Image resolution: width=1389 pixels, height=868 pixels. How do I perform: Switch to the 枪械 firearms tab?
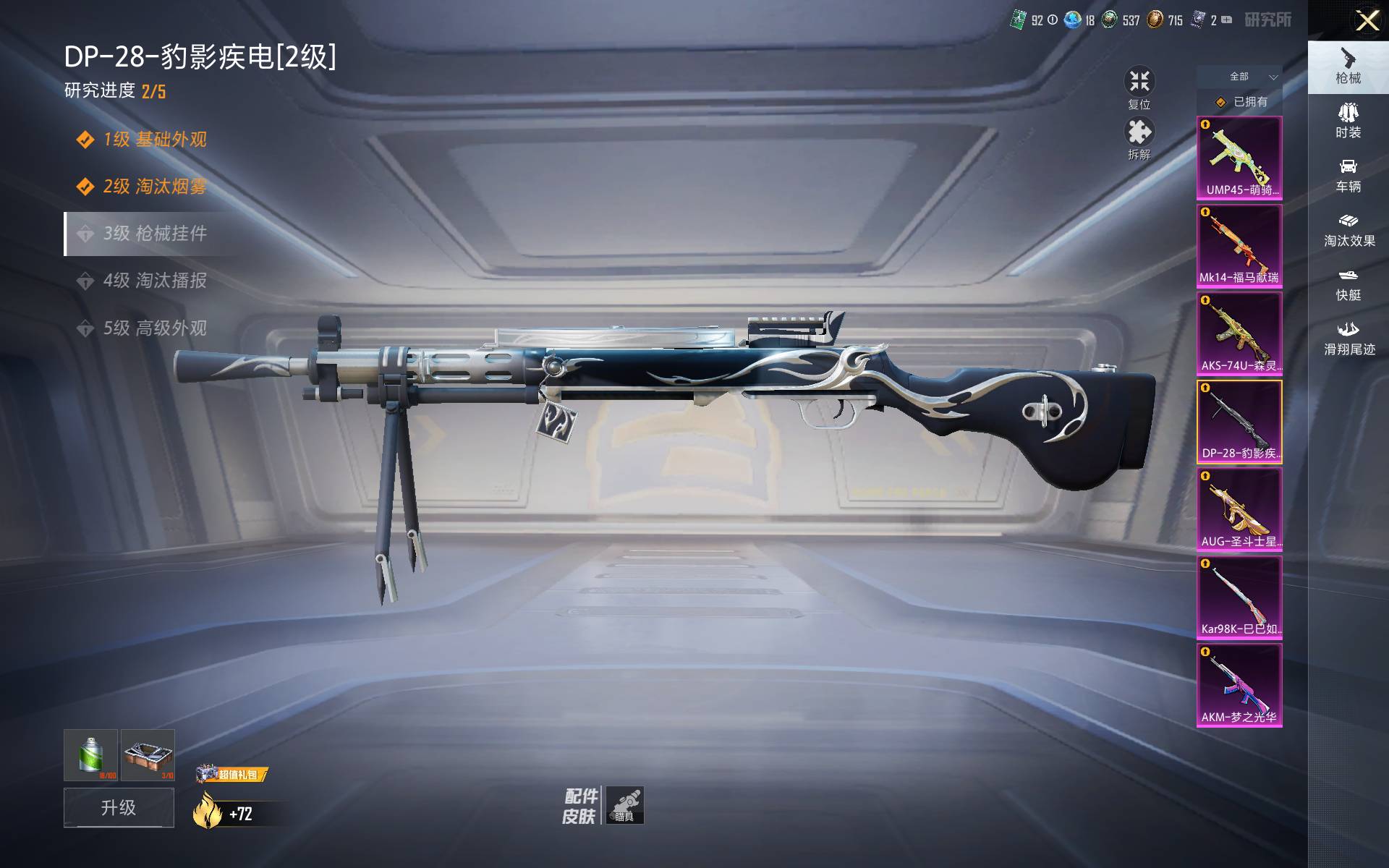[1348, 66]
